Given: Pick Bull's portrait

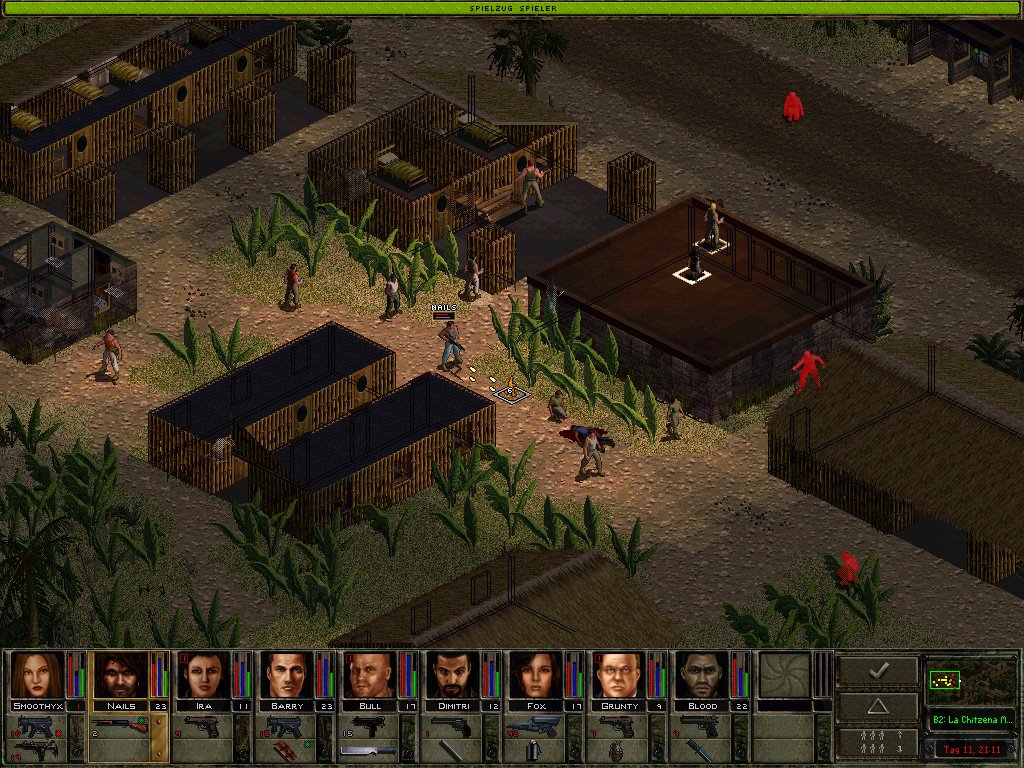Looking at the screenshot, I should click(x=369, y=675).
